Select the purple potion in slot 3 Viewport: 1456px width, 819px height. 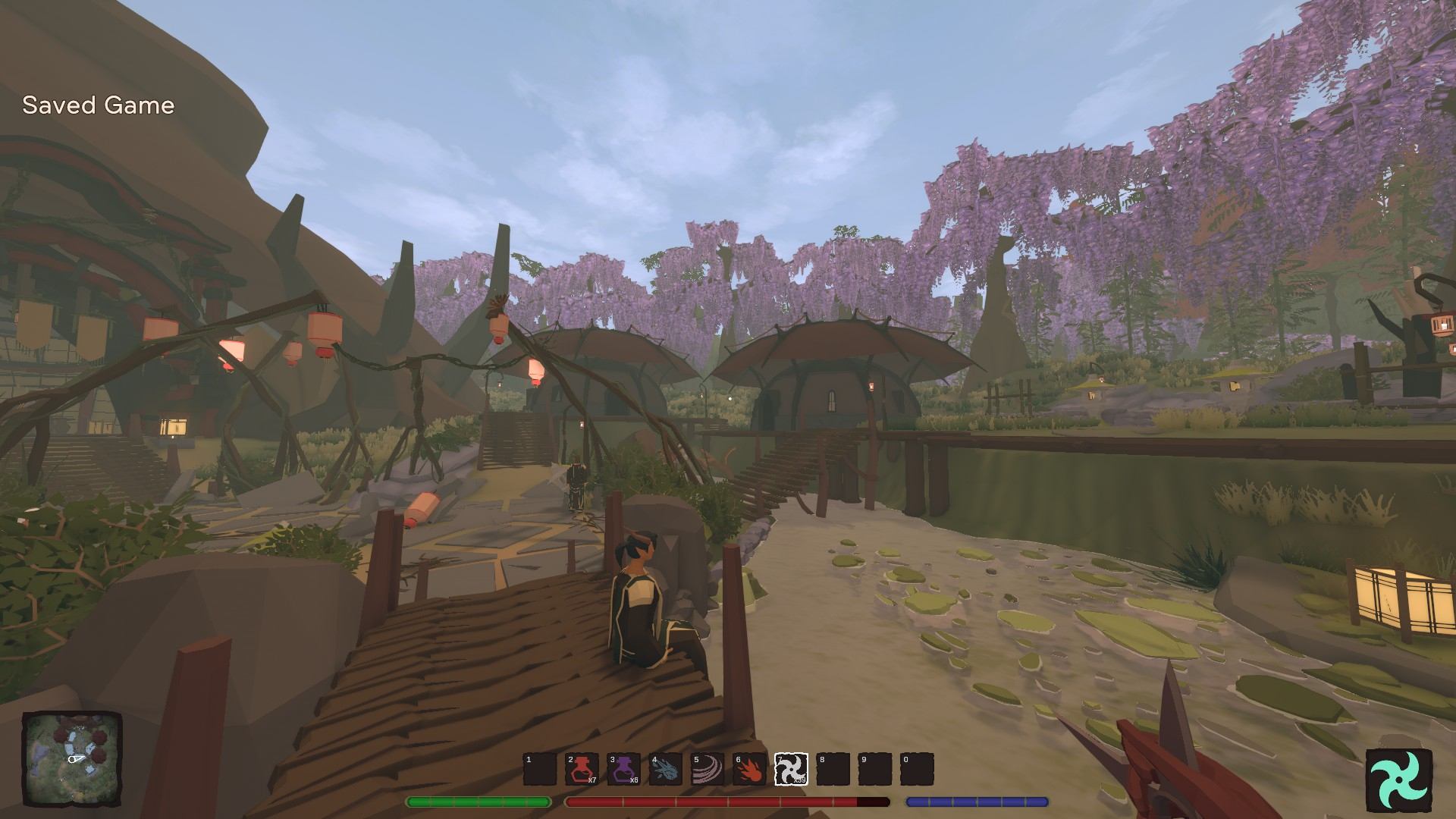coord(623,769)
